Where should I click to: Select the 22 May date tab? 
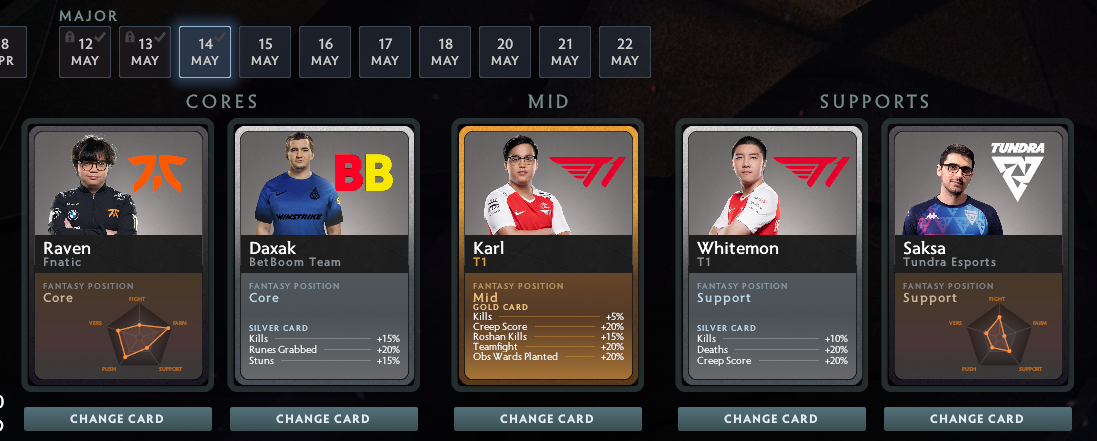point(625,52)
